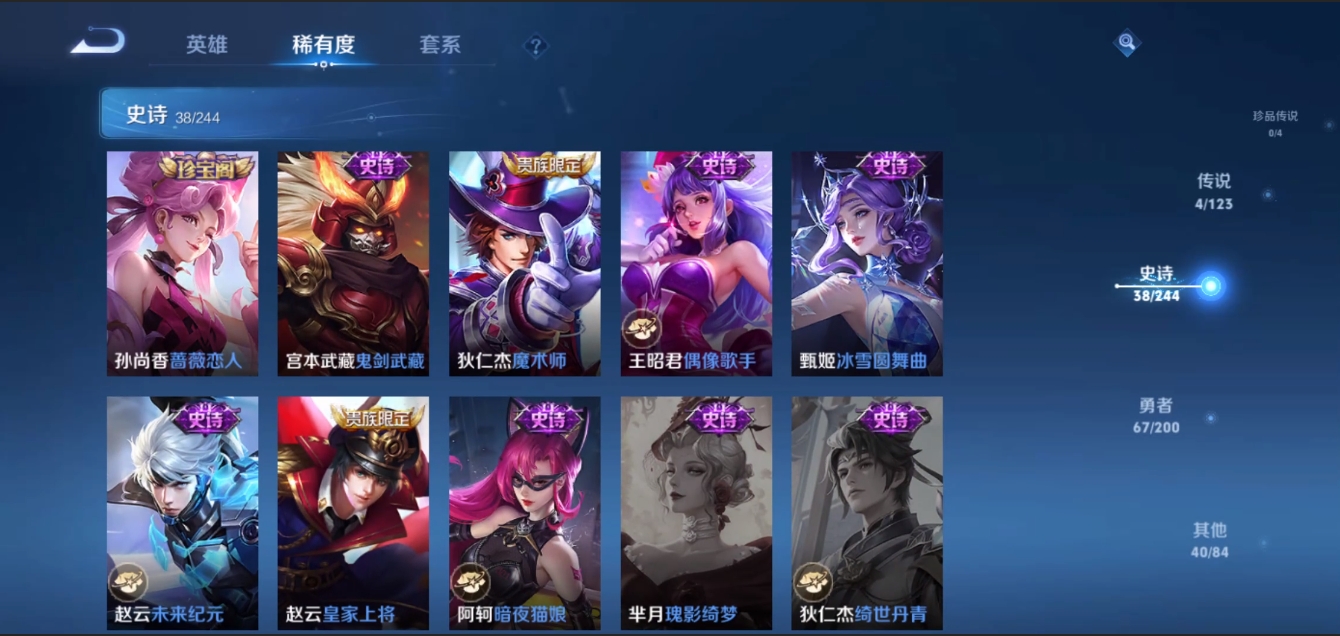Select the 宫本武藏 鬼剑武藏 skin card
1340x636 pixels.
(x=353, y=263)
